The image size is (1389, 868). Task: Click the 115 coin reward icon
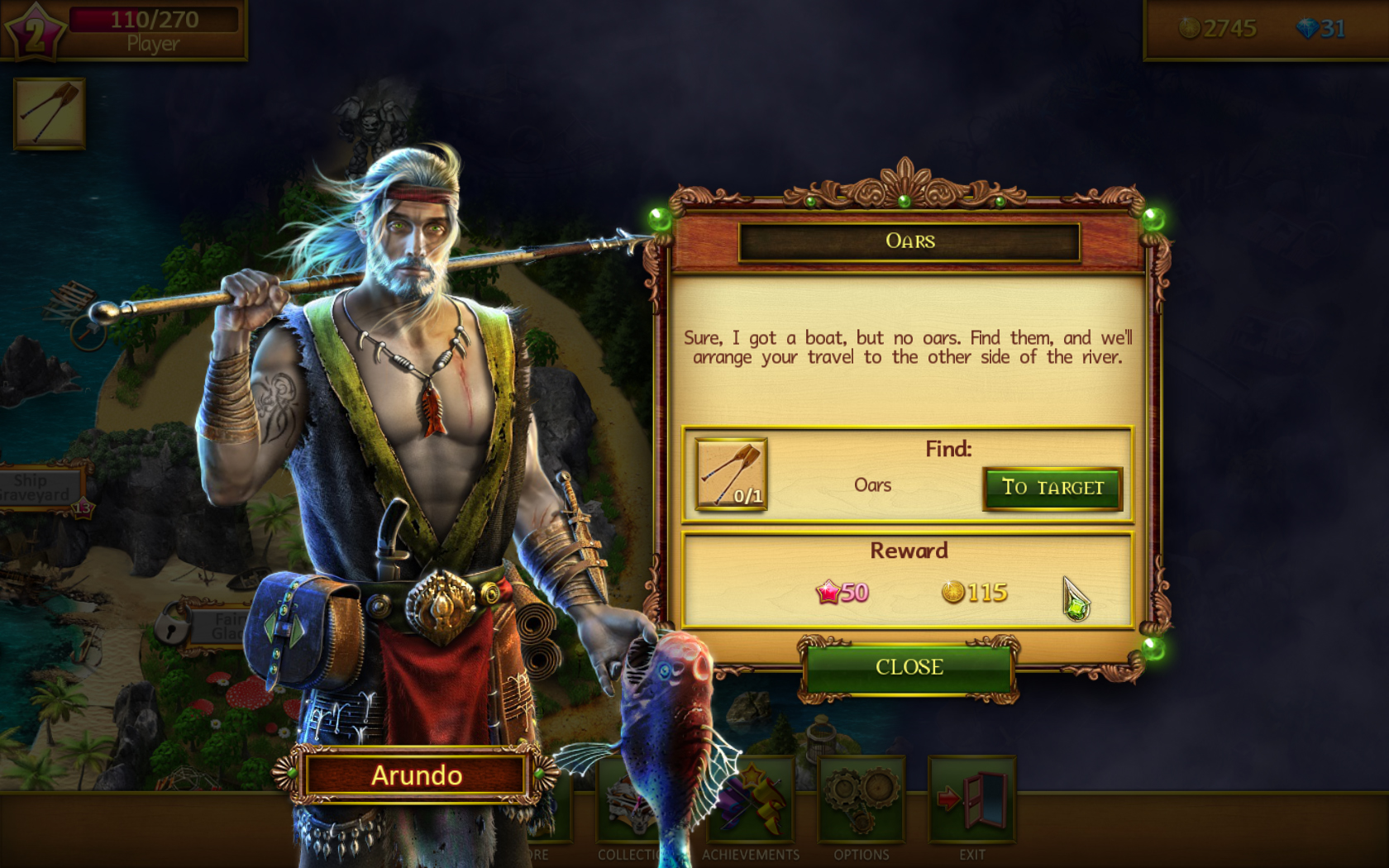[x=953, y=592]
